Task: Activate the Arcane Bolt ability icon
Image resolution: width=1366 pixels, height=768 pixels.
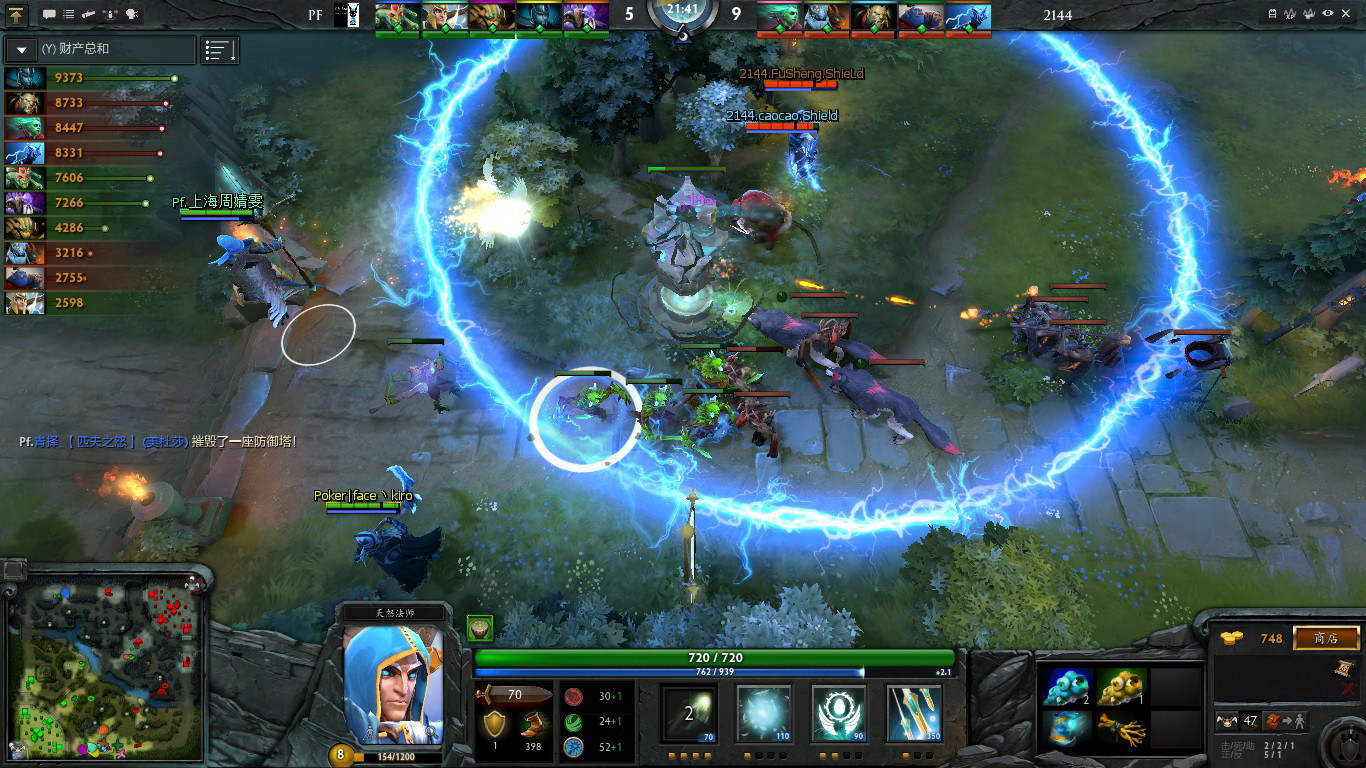Action: [689, 714]
